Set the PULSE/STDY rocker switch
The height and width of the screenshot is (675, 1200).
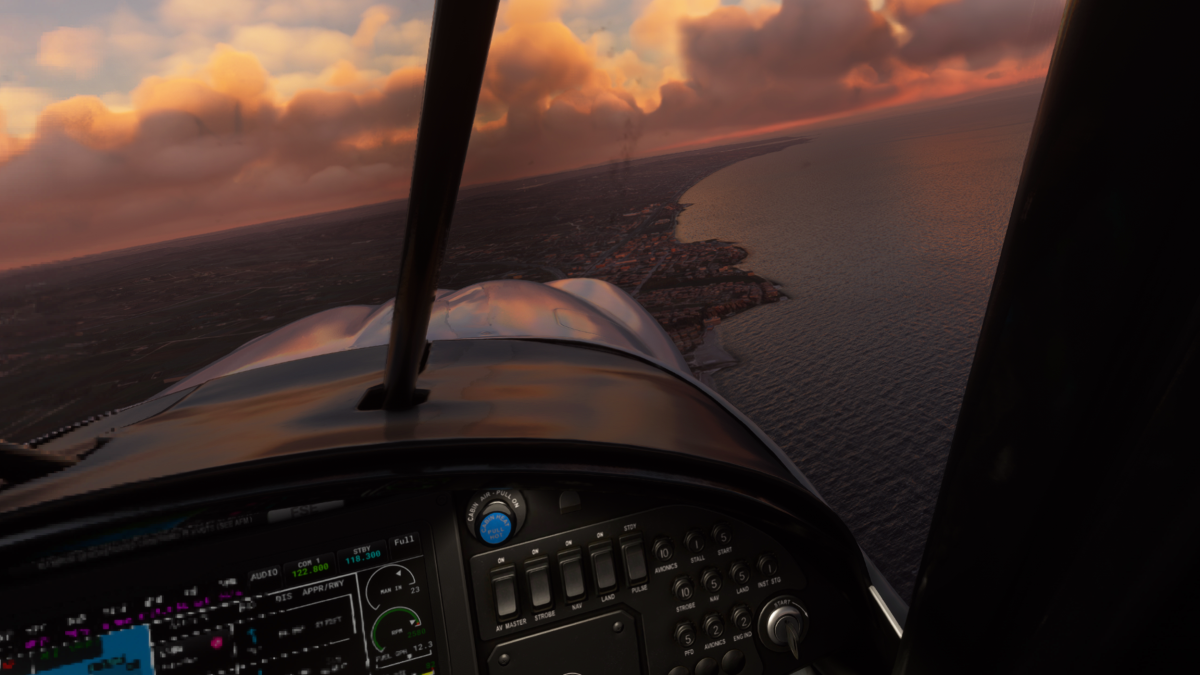(x=633, y=560)
